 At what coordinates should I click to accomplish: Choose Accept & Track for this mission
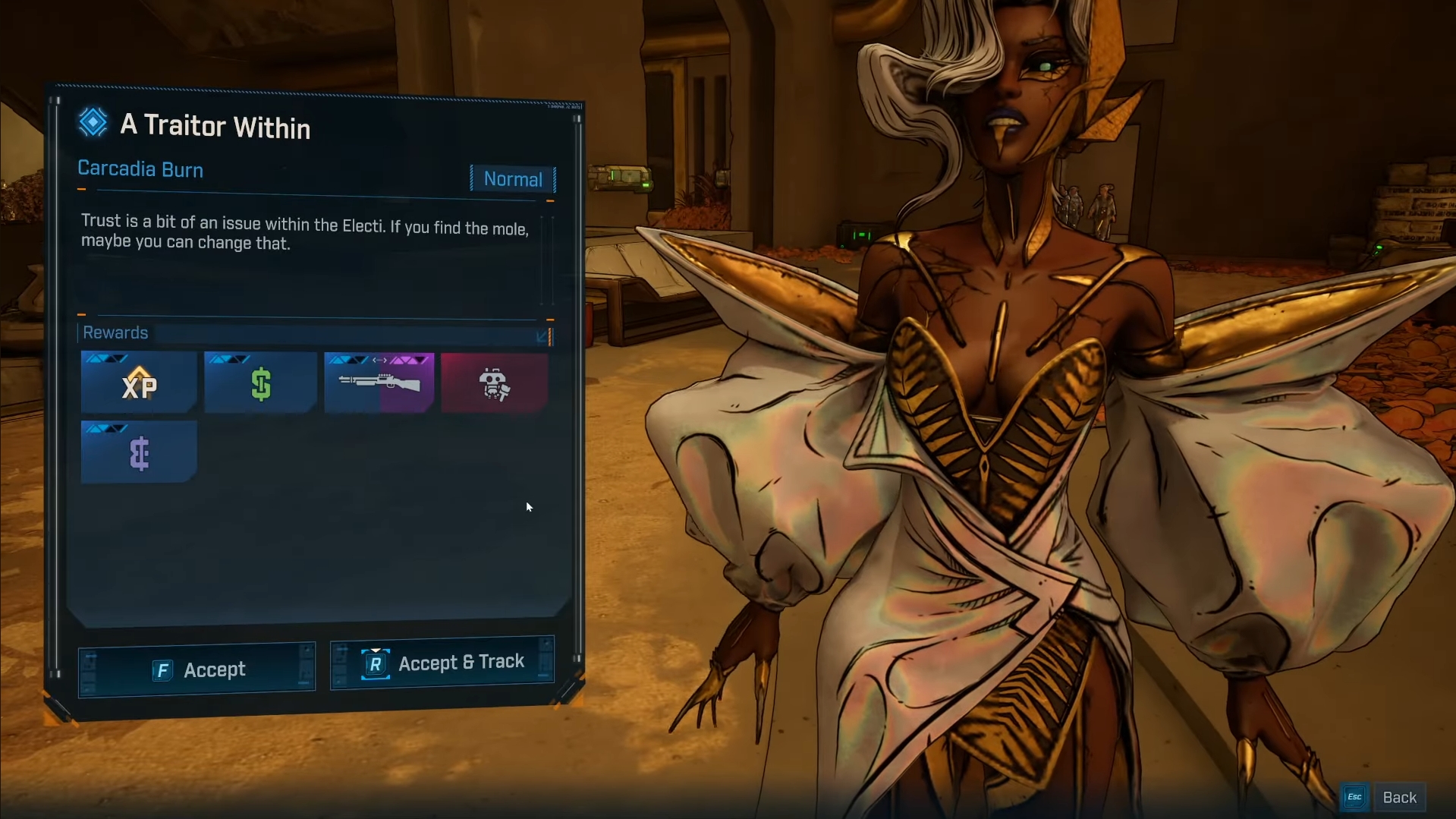pyautogui.click(x=442, y=663)
